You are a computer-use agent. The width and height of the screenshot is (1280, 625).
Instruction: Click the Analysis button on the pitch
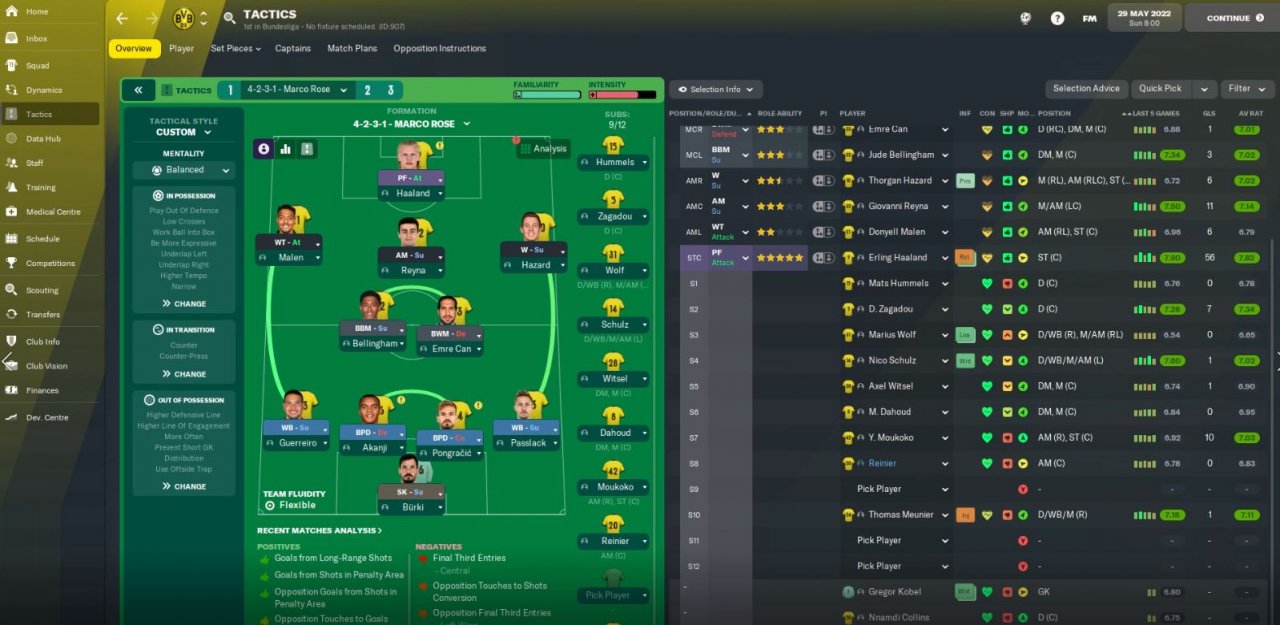click(543, 148)
